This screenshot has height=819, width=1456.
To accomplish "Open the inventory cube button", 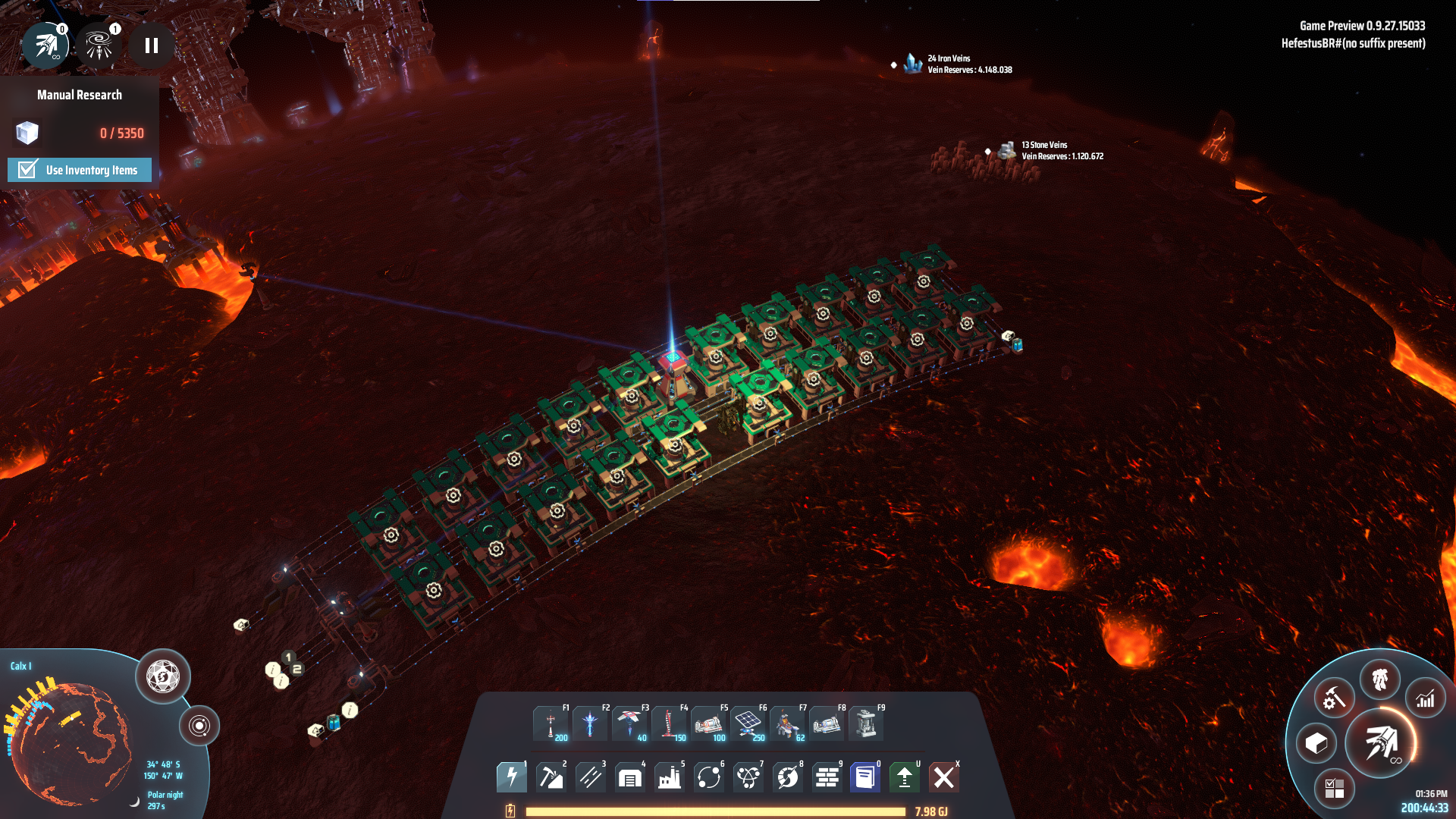I will pos(1316,743).
